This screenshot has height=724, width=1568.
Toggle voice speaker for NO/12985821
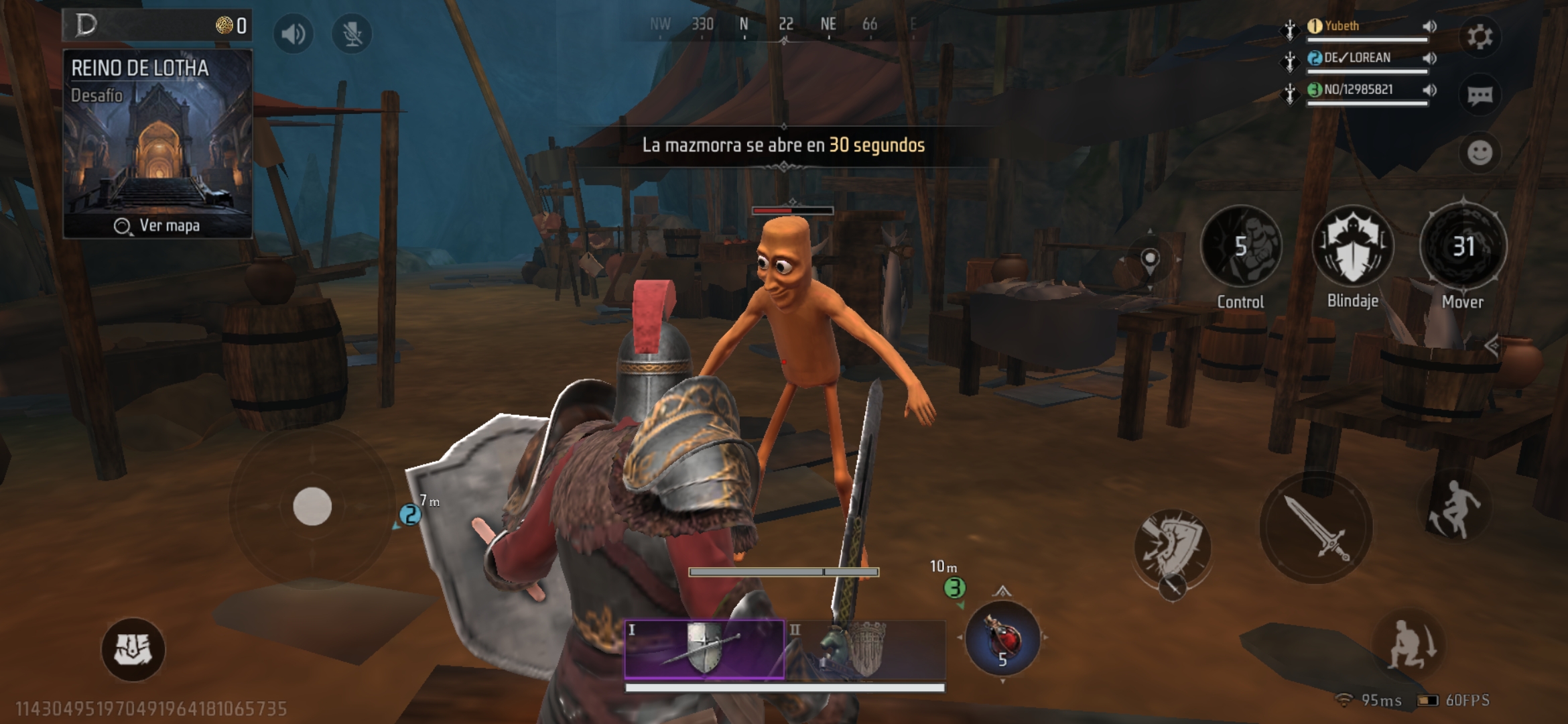point(1429,90)
